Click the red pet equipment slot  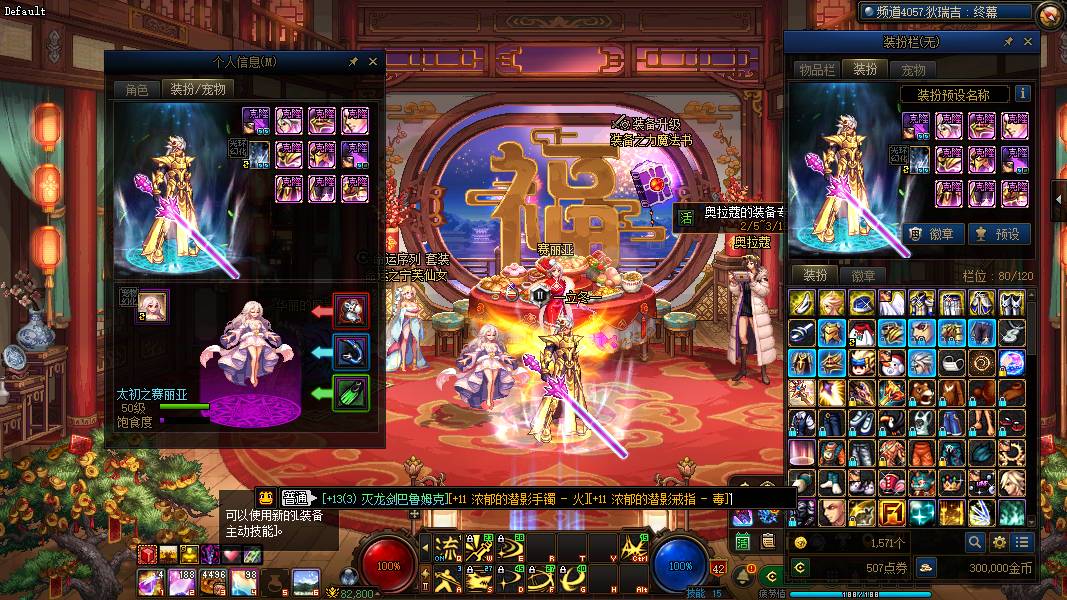[351, 312]
